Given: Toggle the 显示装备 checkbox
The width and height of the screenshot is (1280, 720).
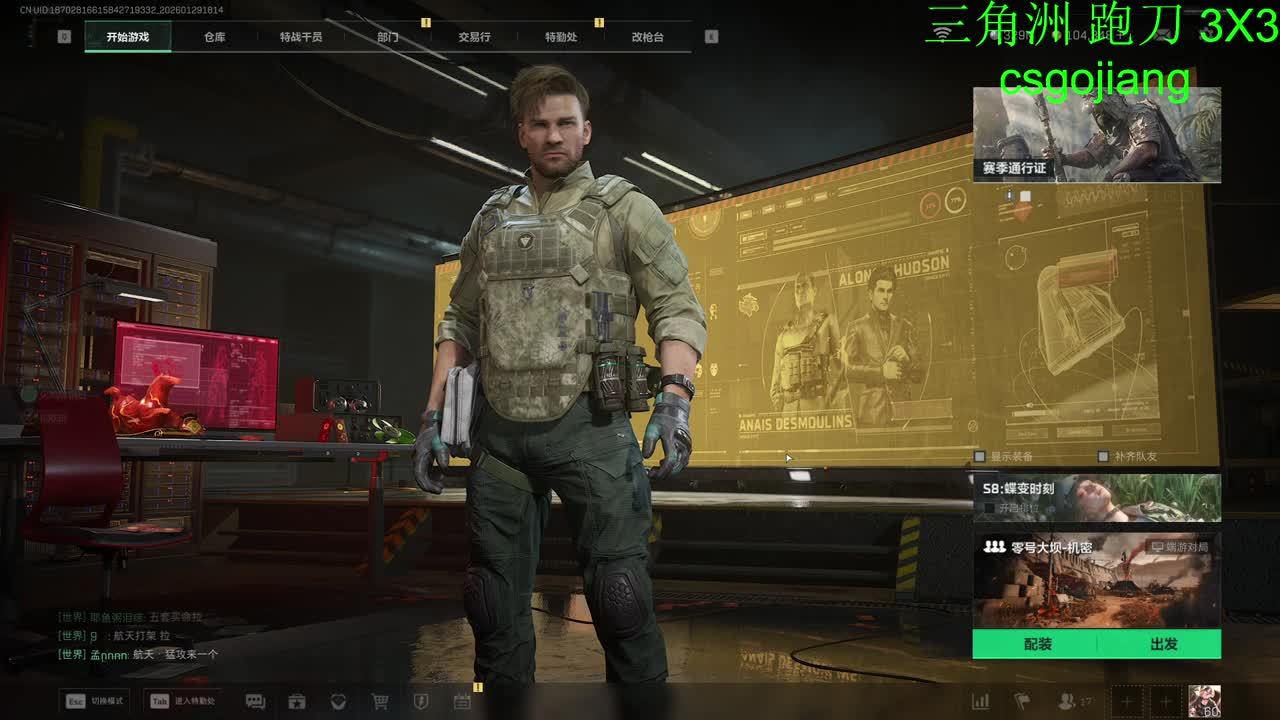Looking at the screenshot, I should coord(980,457).
